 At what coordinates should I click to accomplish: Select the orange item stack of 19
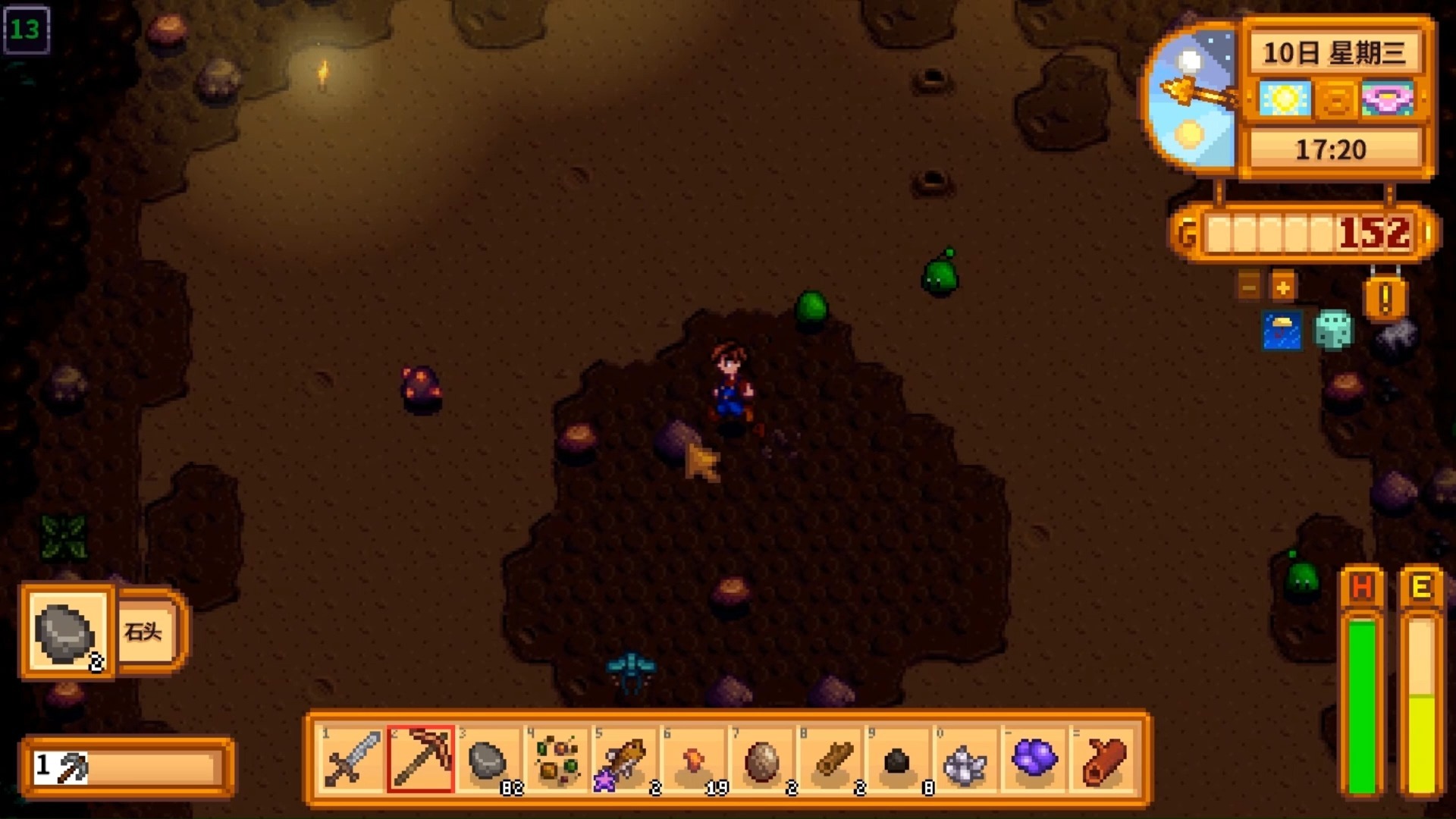pos(693,760)
